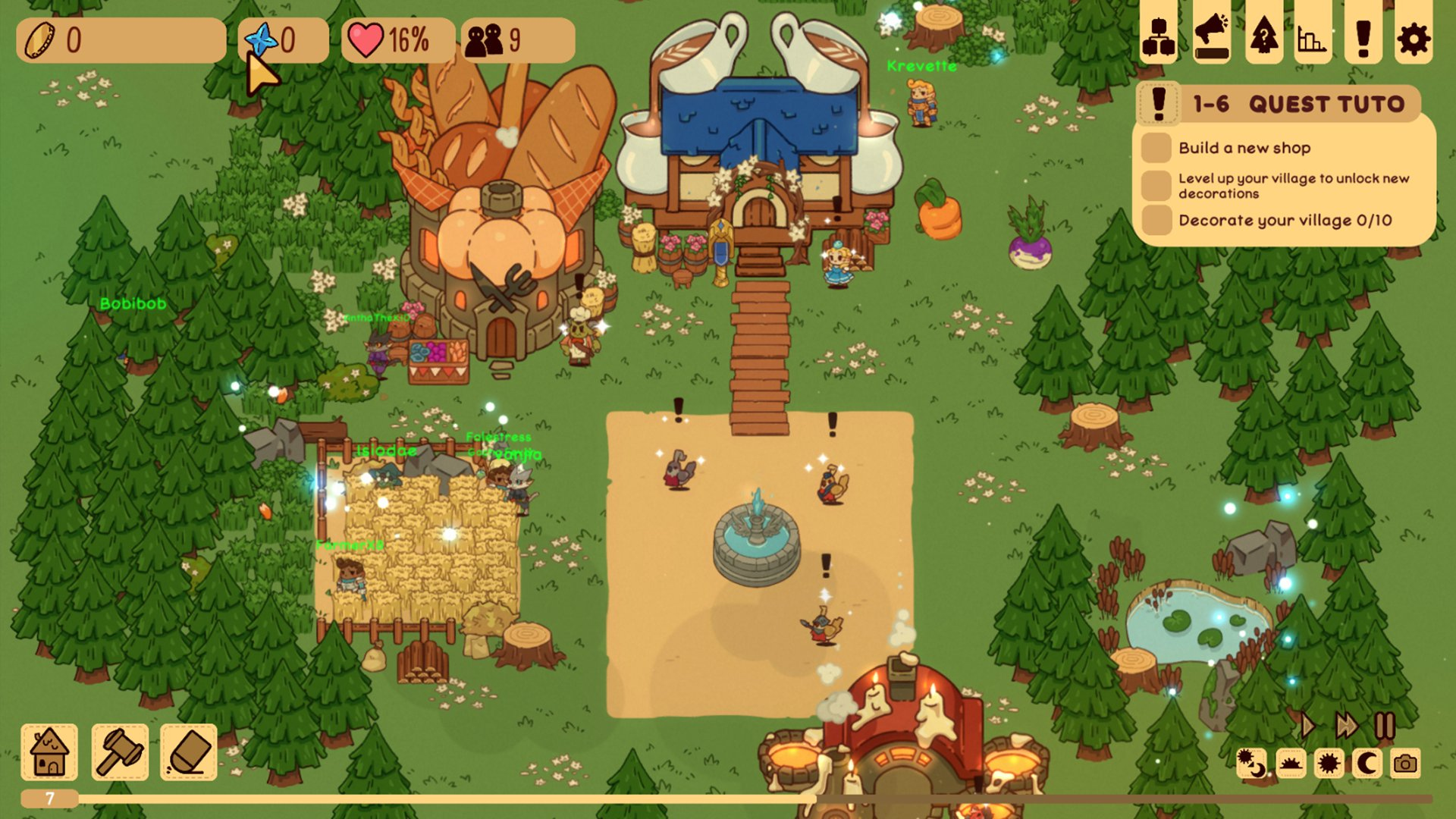Switch lighting to night moon
This screenshot has height=819, width=1456.
pos(1367,764)
